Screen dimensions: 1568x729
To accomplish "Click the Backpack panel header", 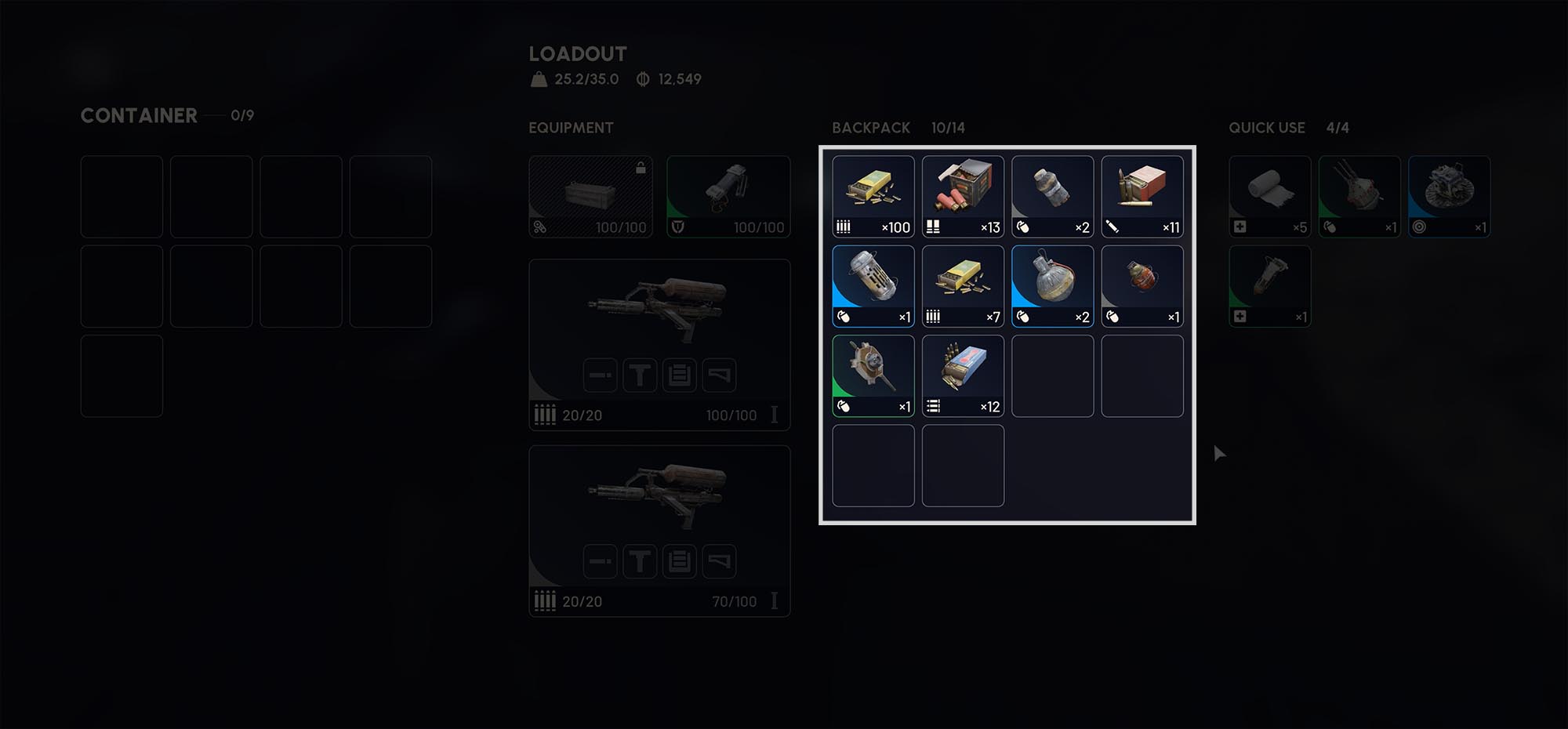I will (871, 128).
